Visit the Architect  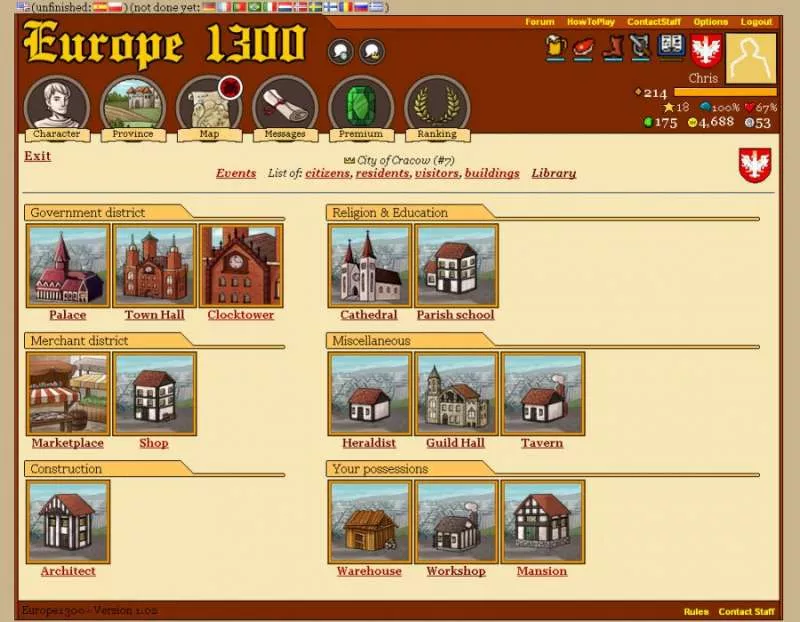tap(68, 522)
